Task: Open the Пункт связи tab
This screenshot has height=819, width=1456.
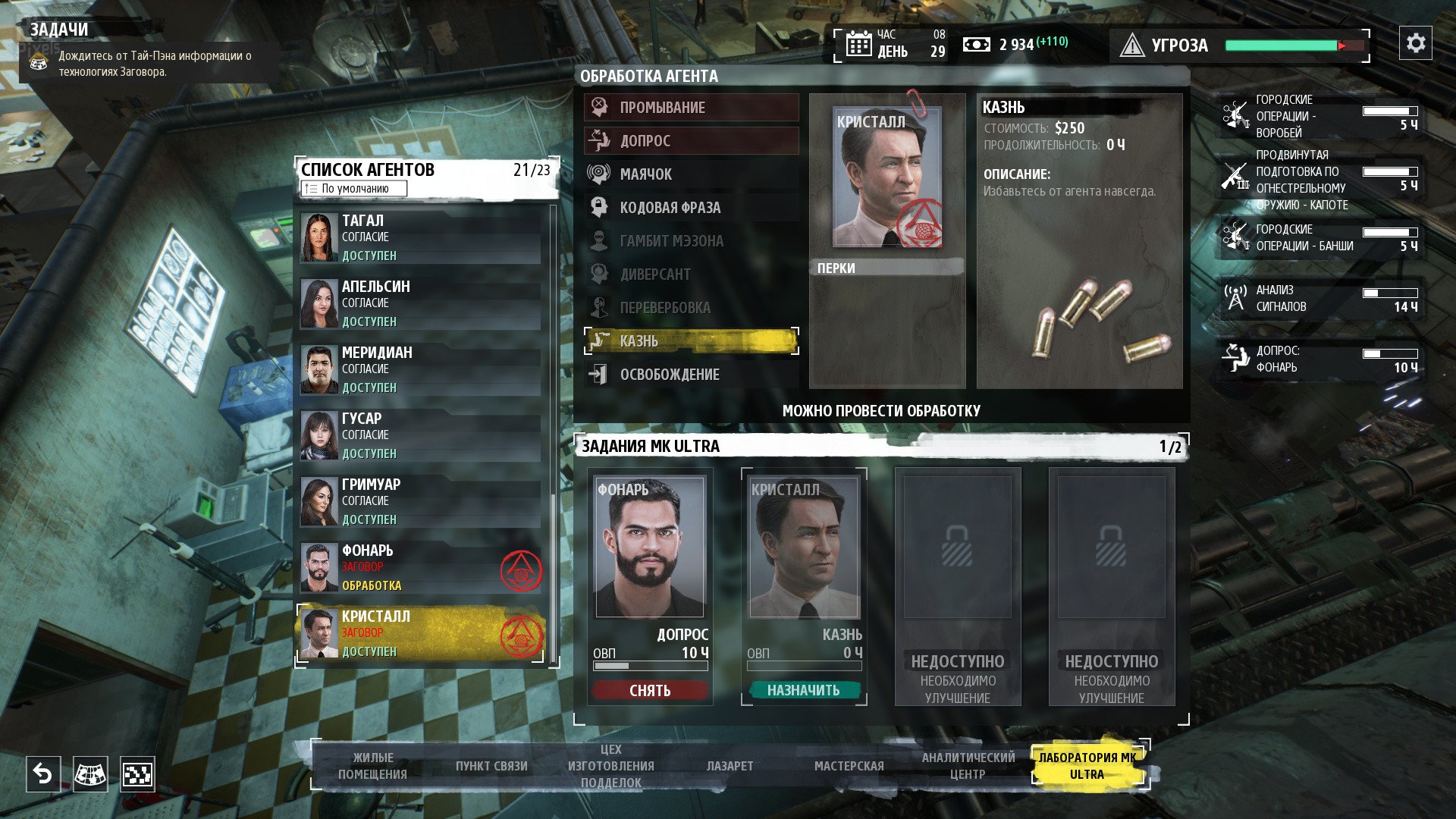Action: point(491,766)
